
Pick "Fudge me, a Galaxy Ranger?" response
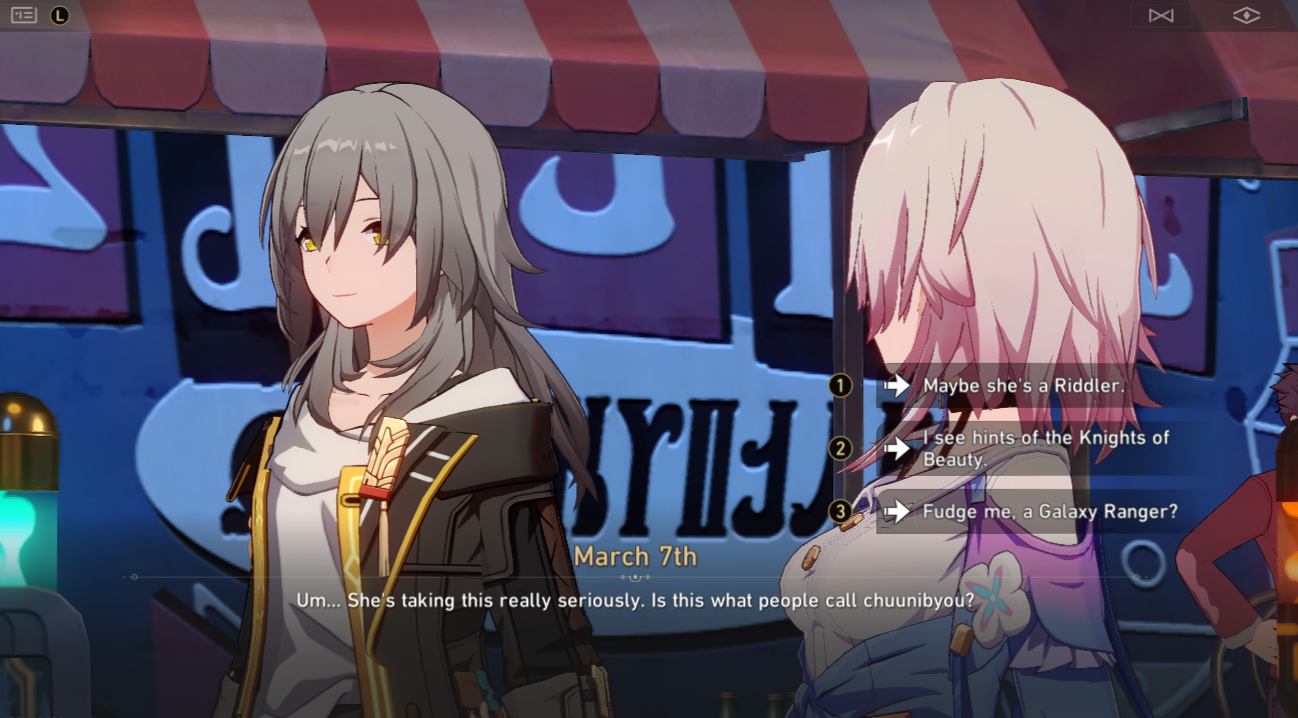[1049, 512]
